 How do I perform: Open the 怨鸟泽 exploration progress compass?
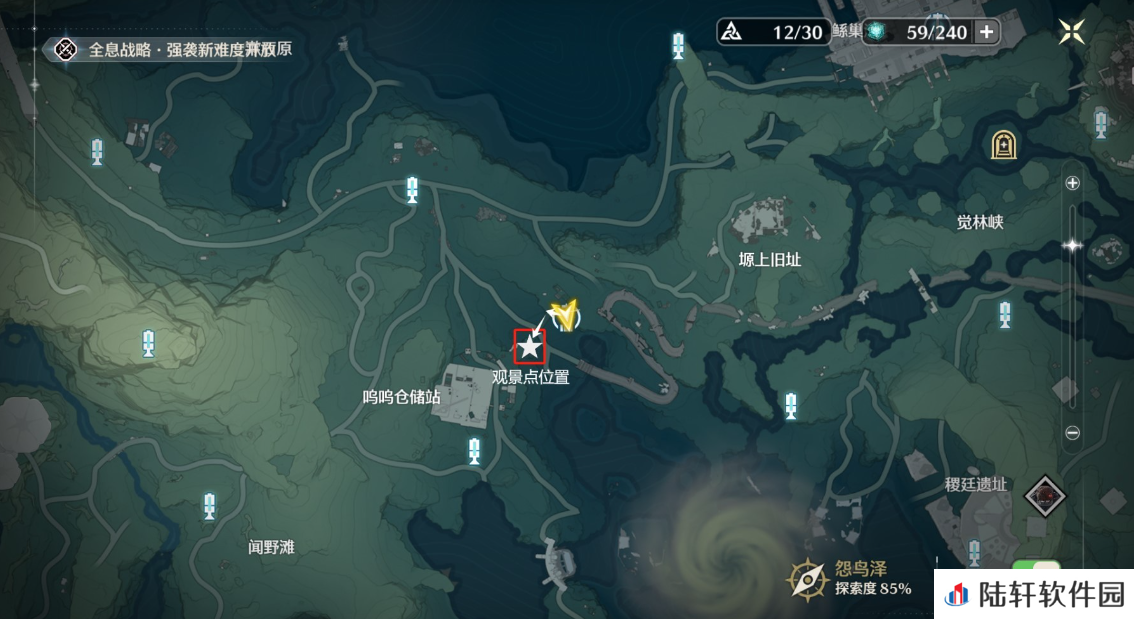[x=806, y=578]
